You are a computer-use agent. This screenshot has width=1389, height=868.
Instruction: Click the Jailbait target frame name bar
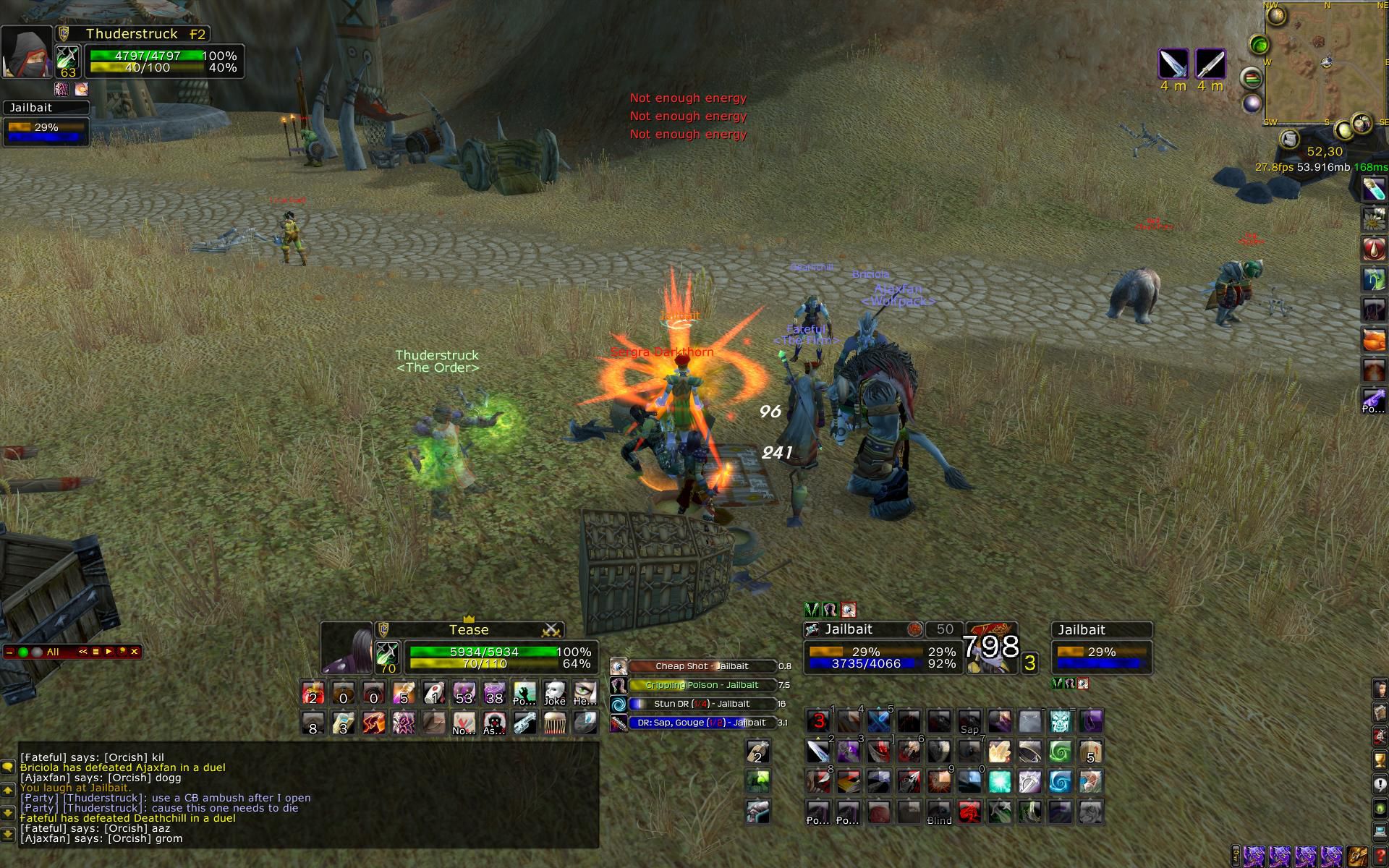(x=861, y=630)
